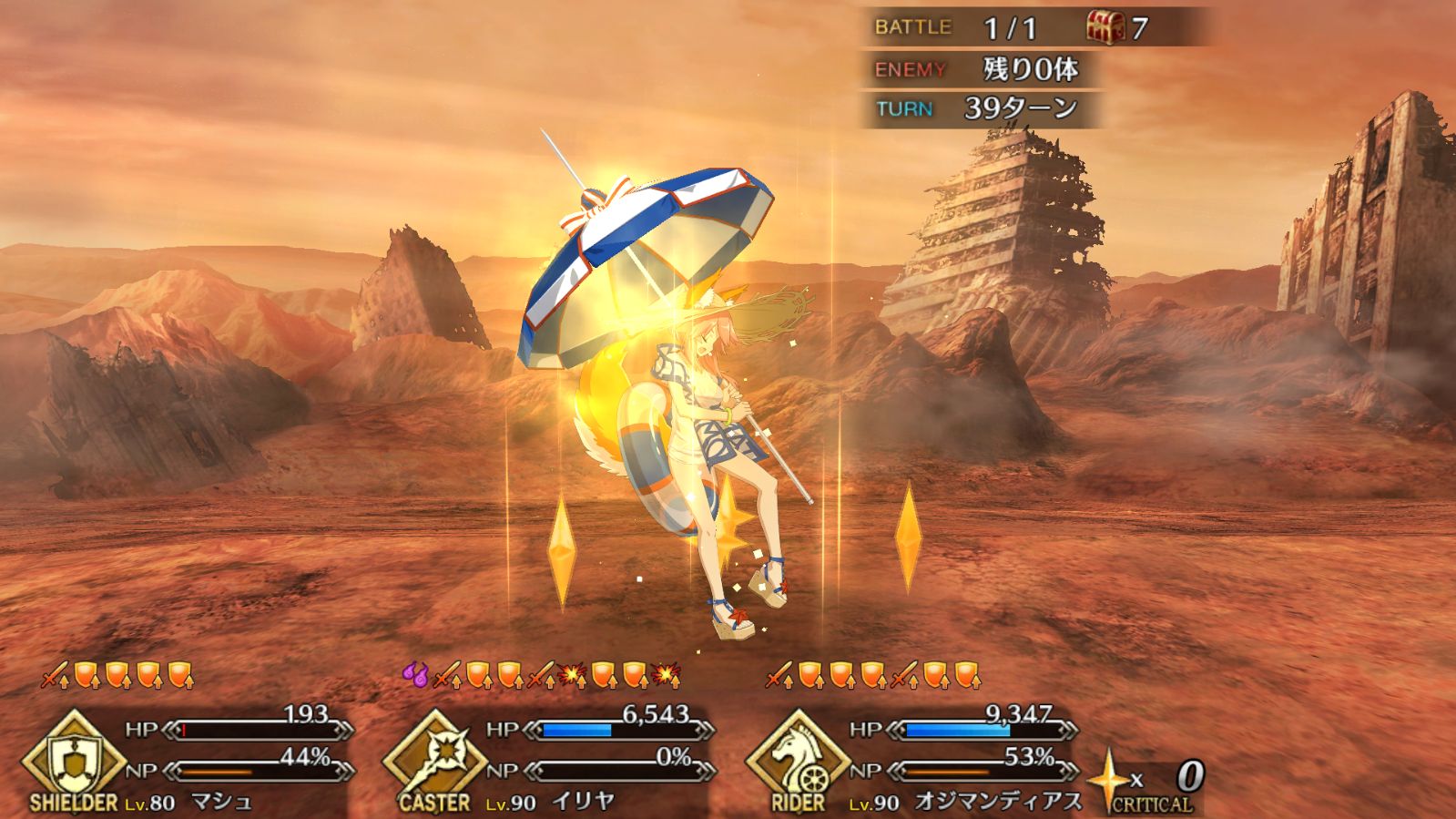Open Mash's buff status icon row
This screenshot has width=1456, height=819.
pyautogui.click(x=118, y=676)
